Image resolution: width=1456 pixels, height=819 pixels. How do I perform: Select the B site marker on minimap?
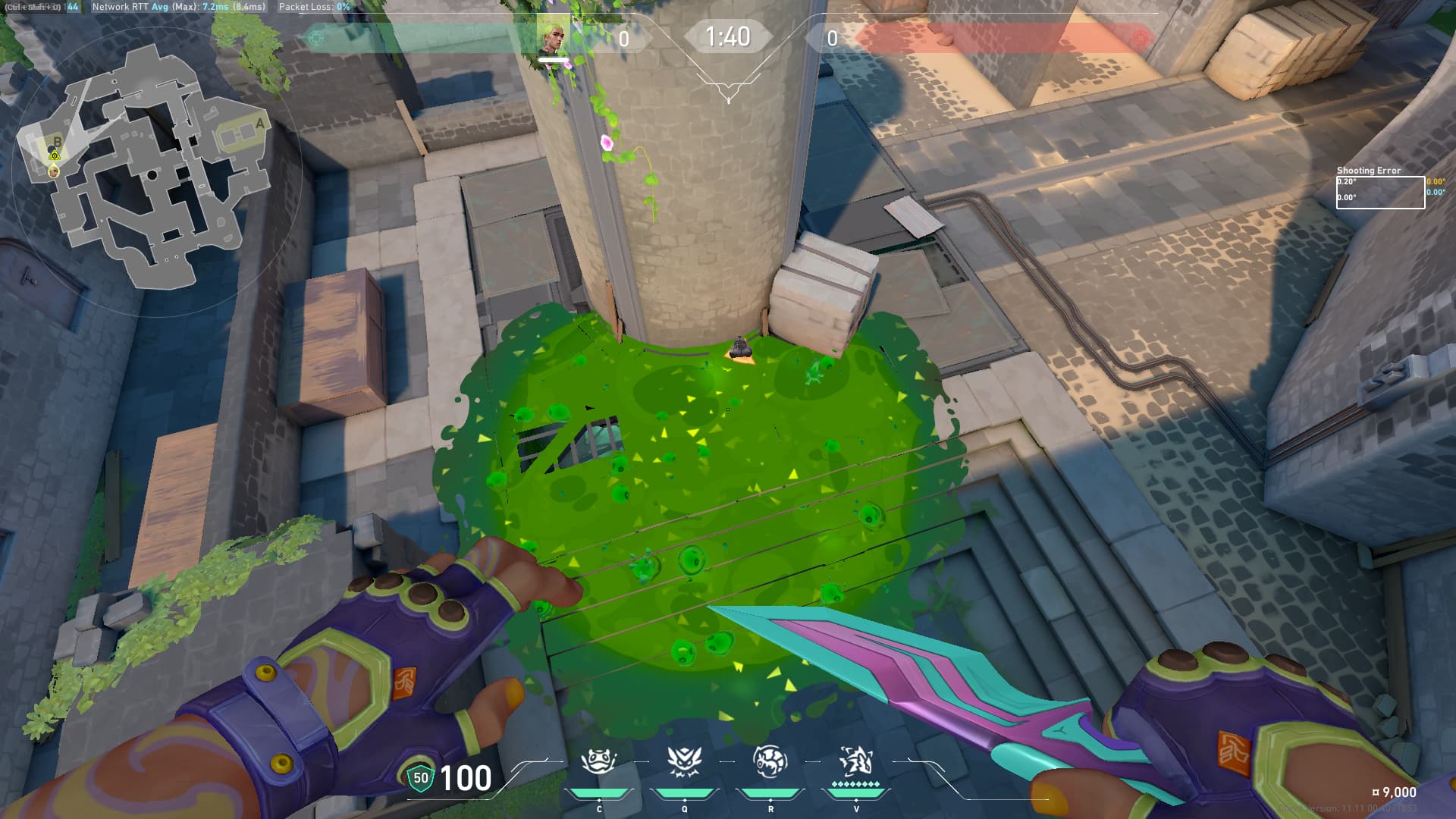pyautogui.click(x=57, y=142)
